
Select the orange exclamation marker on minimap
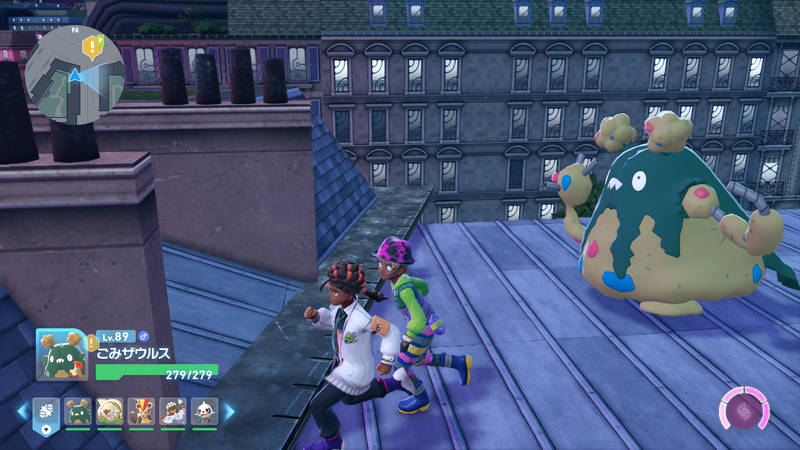click(x=94, y=45)
